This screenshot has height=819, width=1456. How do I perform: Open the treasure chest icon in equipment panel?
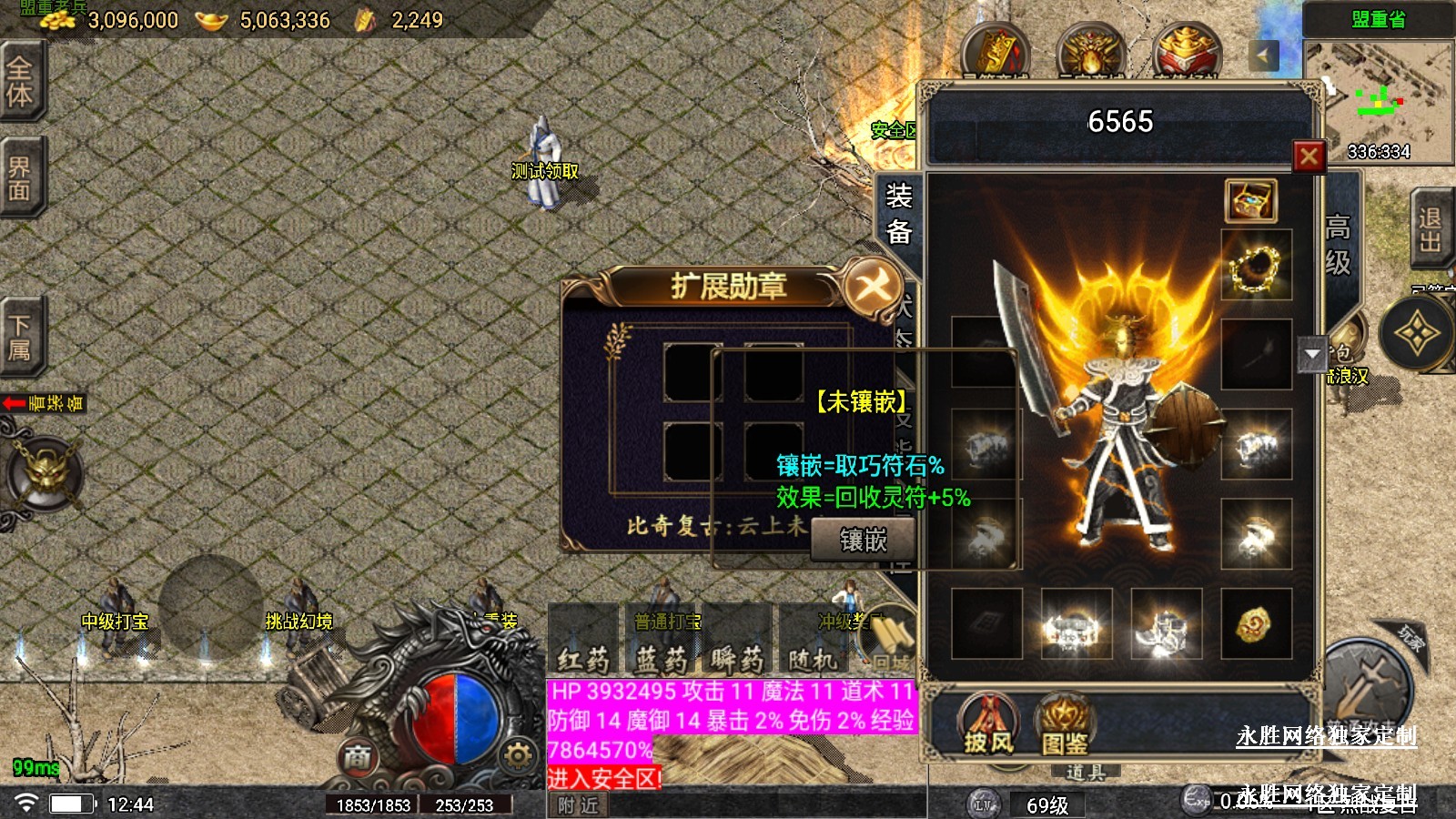coord(1250,200)
